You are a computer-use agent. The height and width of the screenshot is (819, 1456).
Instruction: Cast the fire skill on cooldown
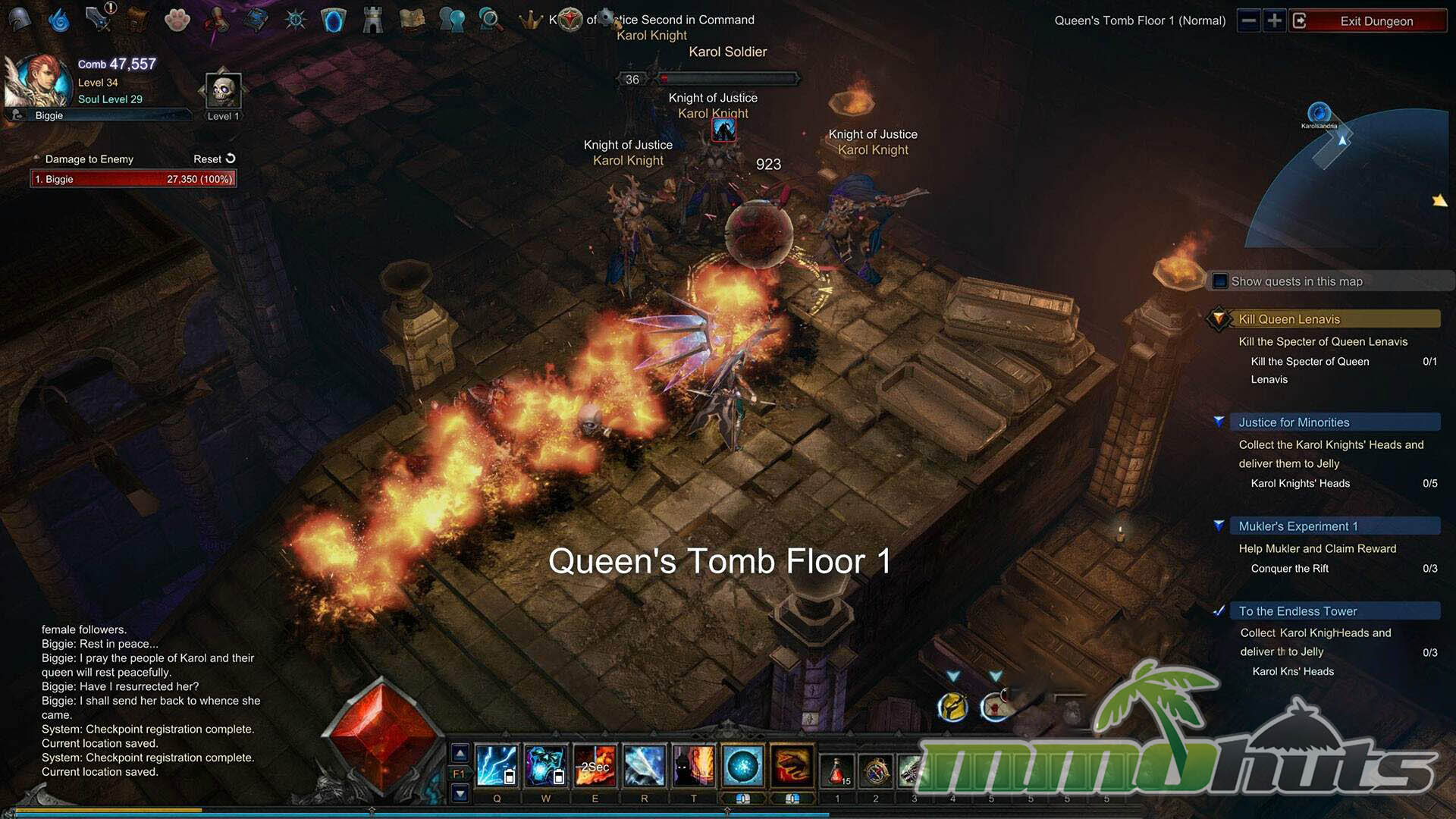[x=595, y=766]
